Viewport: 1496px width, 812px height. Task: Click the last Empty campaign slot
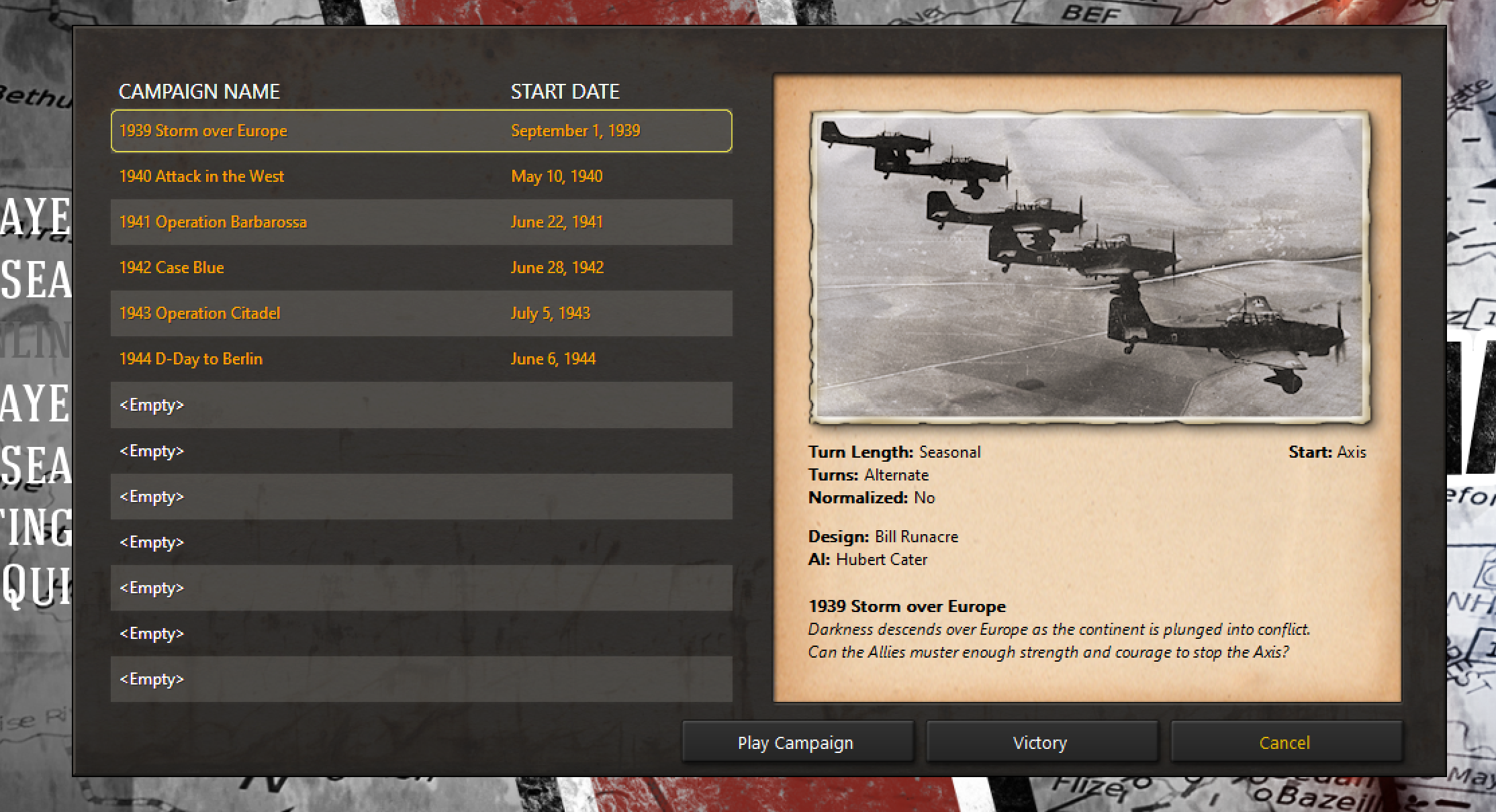coord(151,678)
